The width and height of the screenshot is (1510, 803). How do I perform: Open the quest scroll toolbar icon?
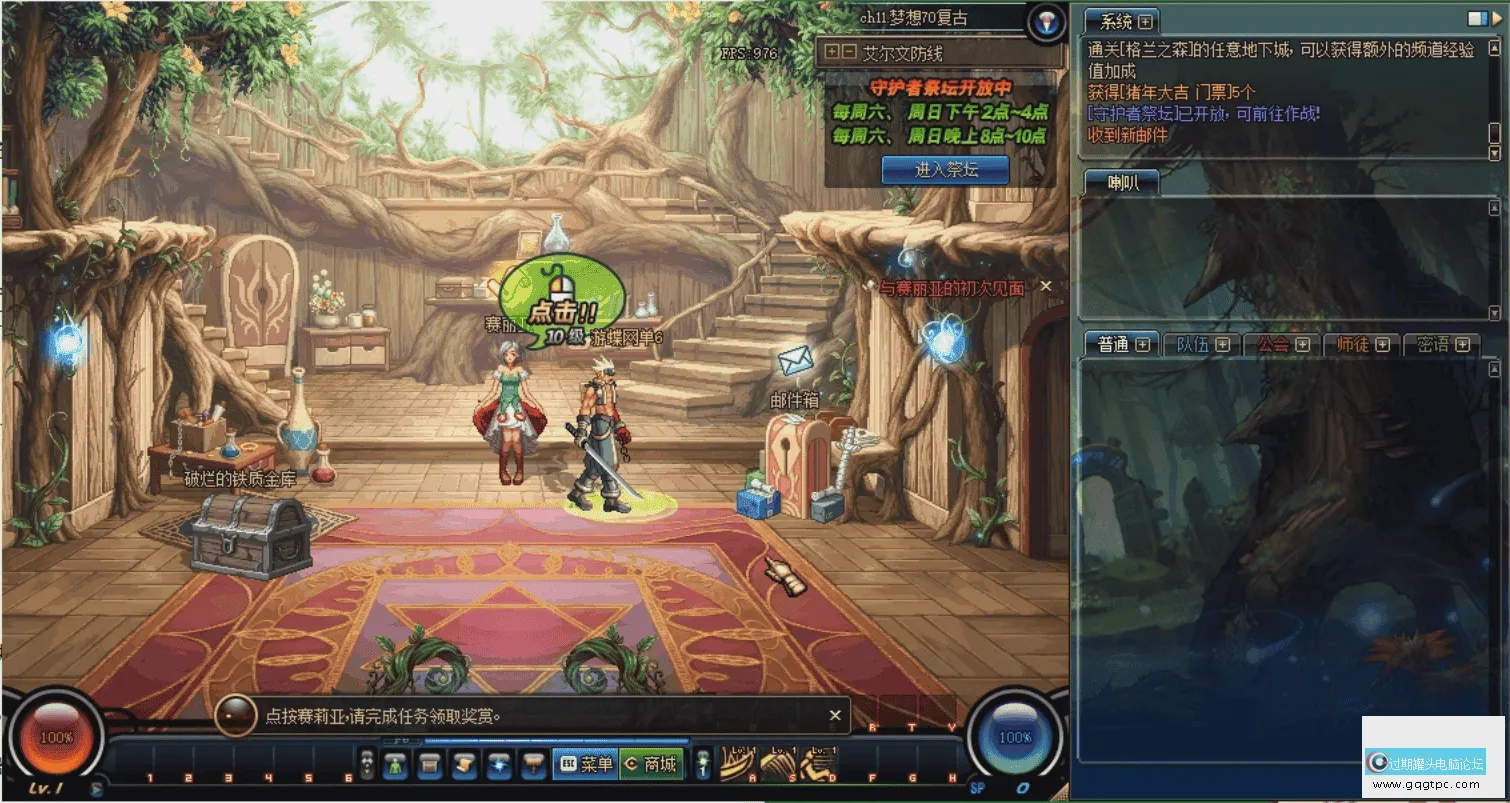(463, 765)
